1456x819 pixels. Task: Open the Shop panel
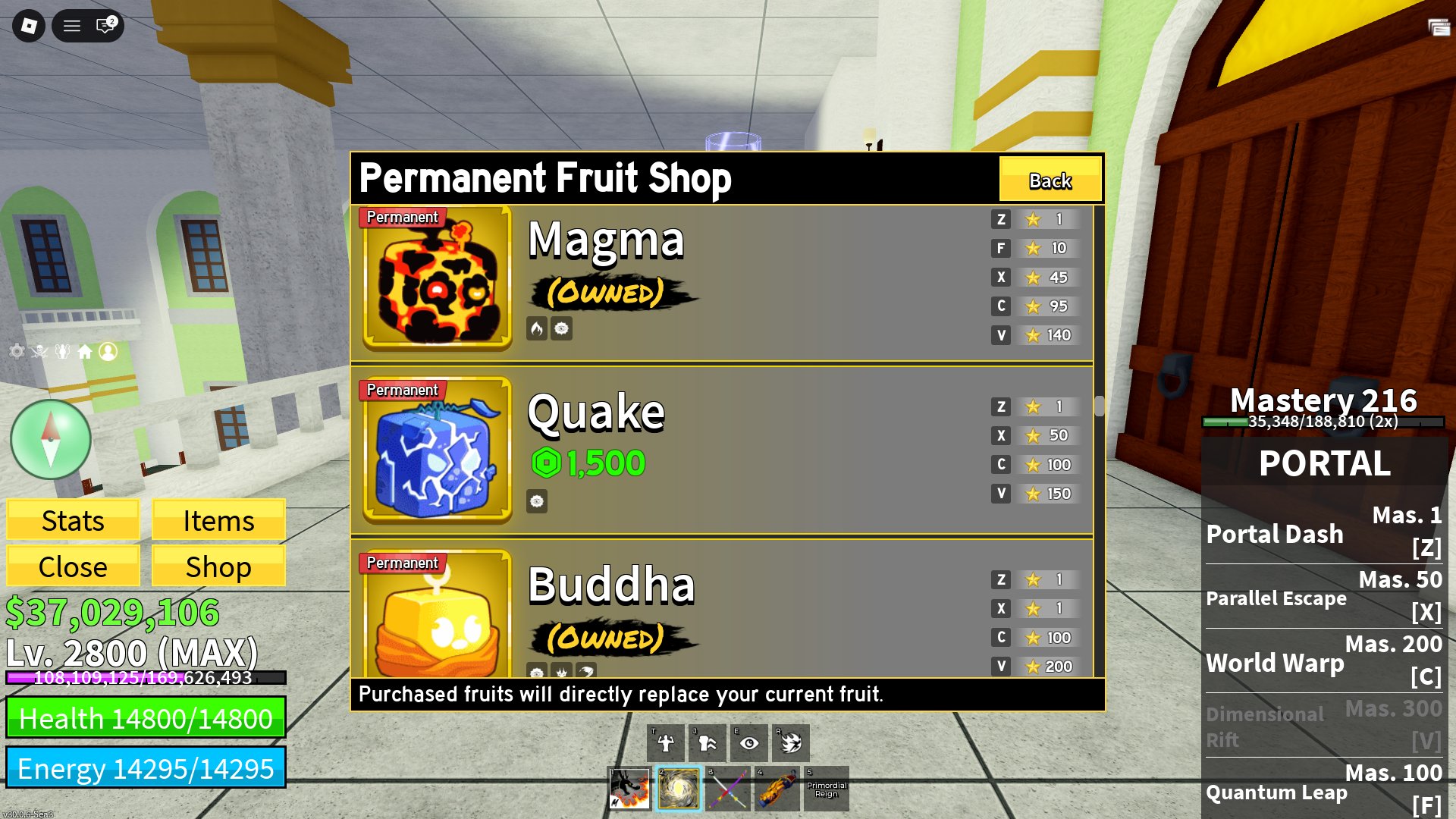click(x=218, y=566)
